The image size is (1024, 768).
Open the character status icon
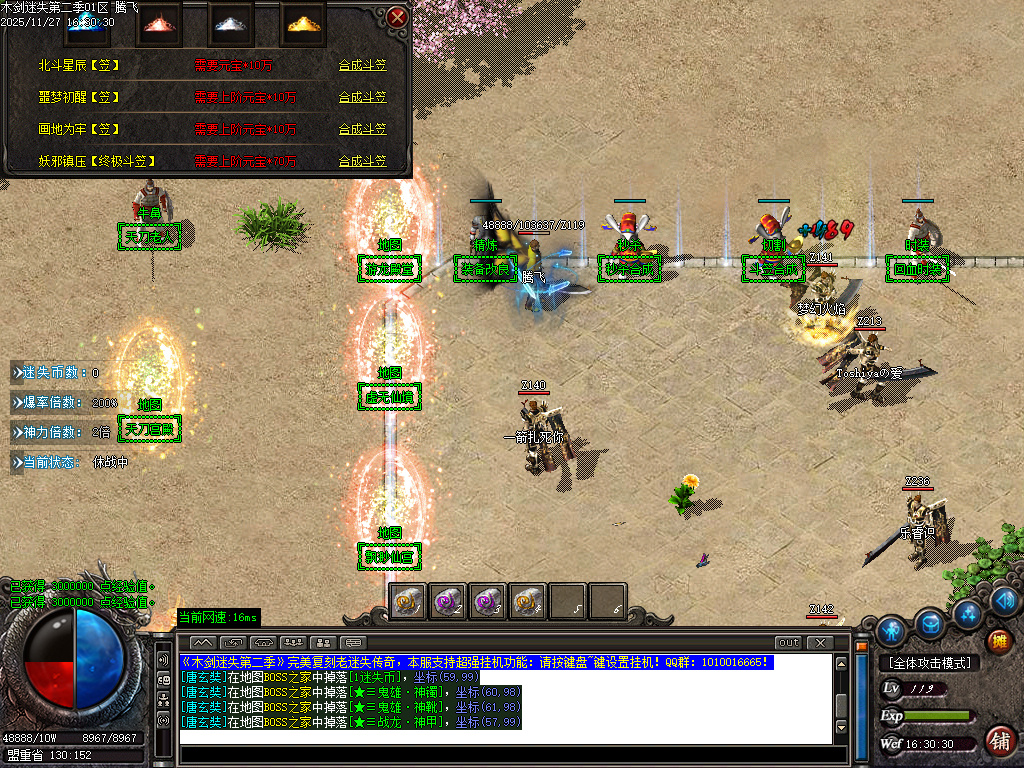[891, 631]
